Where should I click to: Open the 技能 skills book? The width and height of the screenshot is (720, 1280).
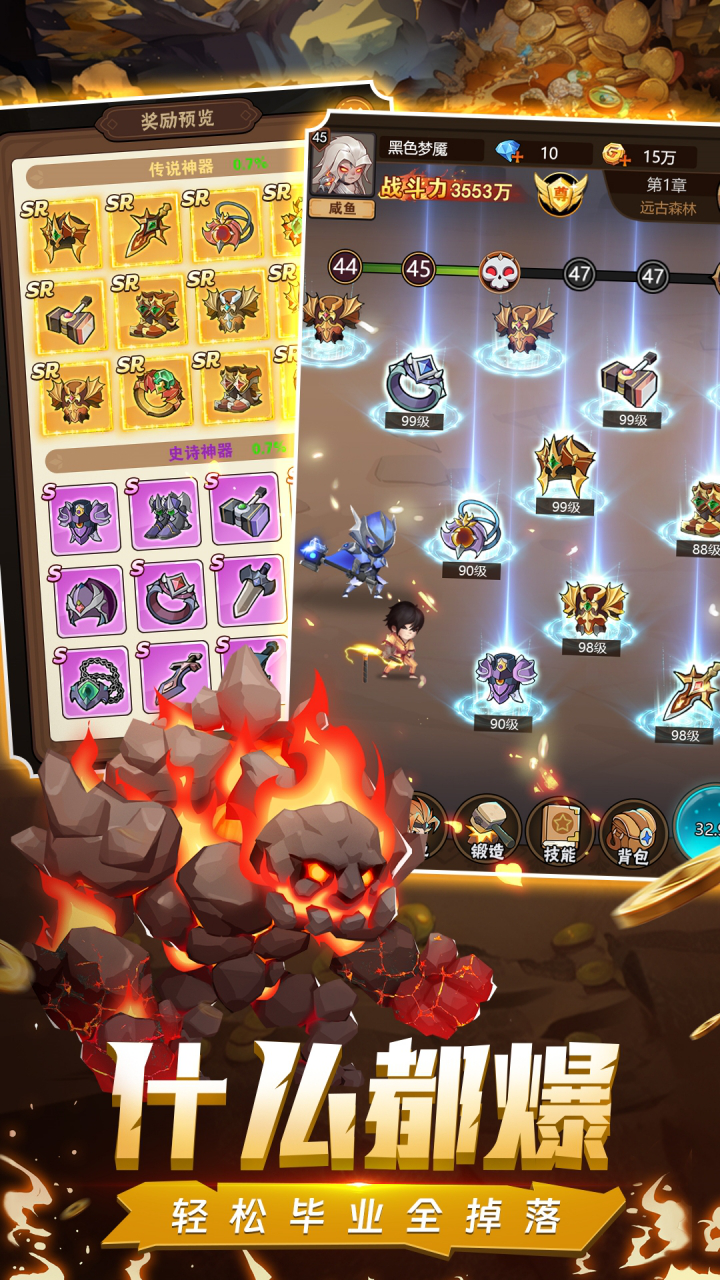559,829
